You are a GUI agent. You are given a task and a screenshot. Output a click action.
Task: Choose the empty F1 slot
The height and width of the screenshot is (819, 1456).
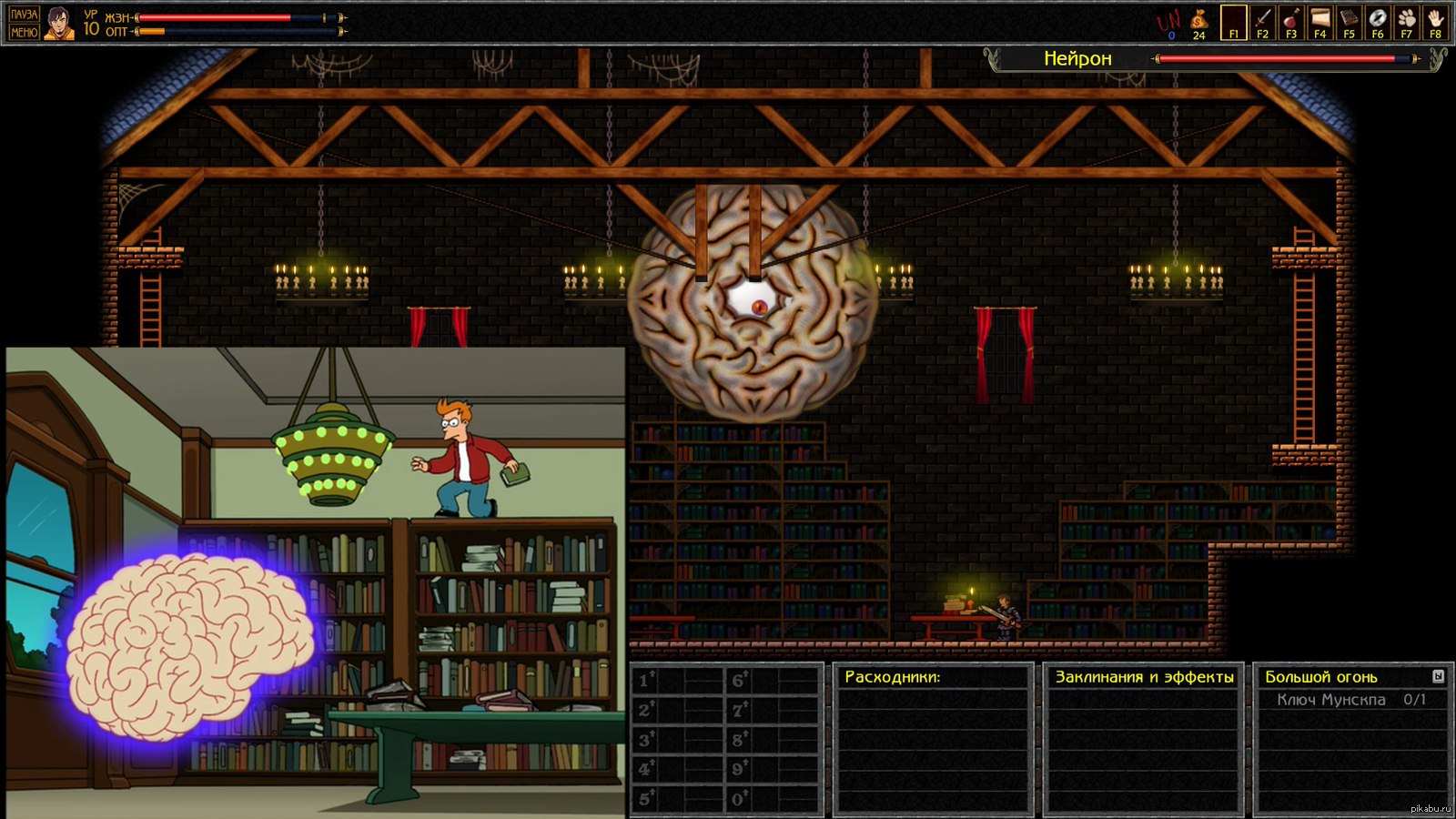(1233, 22)
